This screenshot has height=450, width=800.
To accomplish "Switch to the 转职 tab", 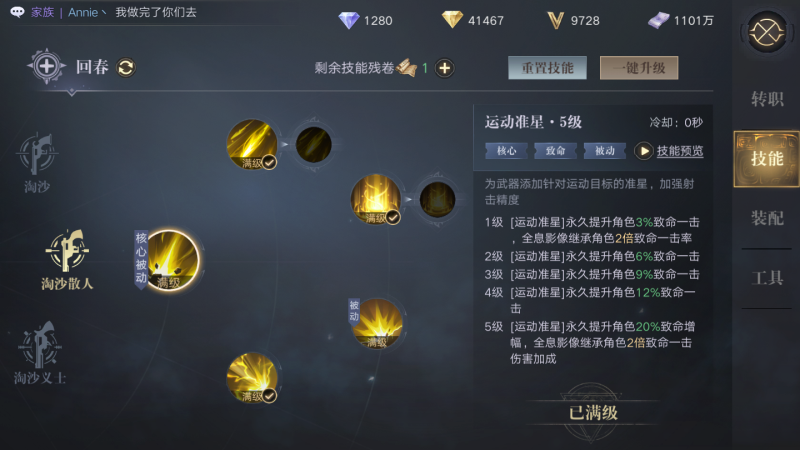I will pos(767,99).
